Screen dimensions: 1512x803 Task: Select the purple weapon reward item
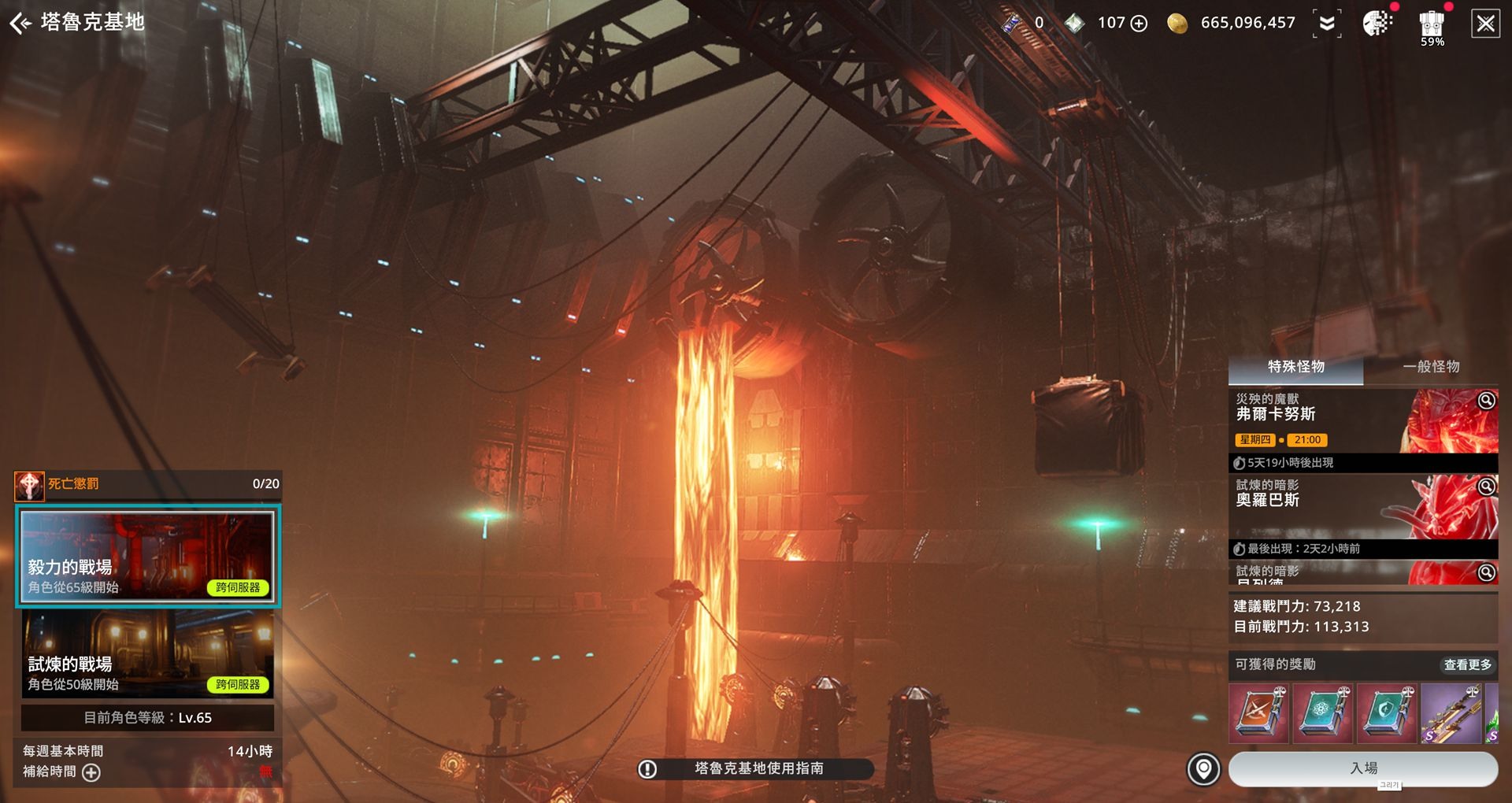1451,713
